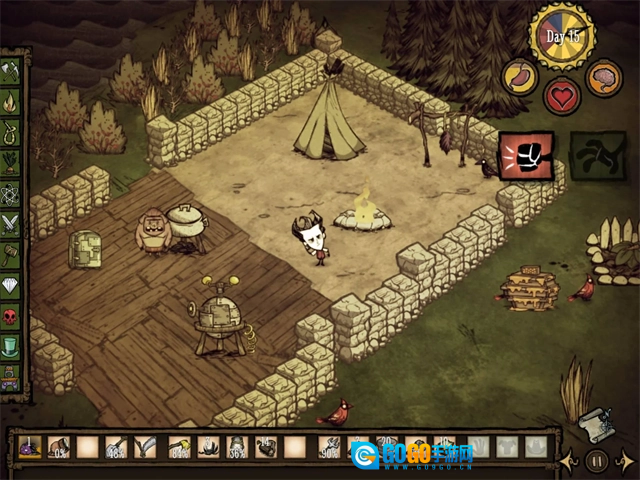Pause the game with the pause button
The width and height of the screenshot is (640, 480).
click(597, 461)
